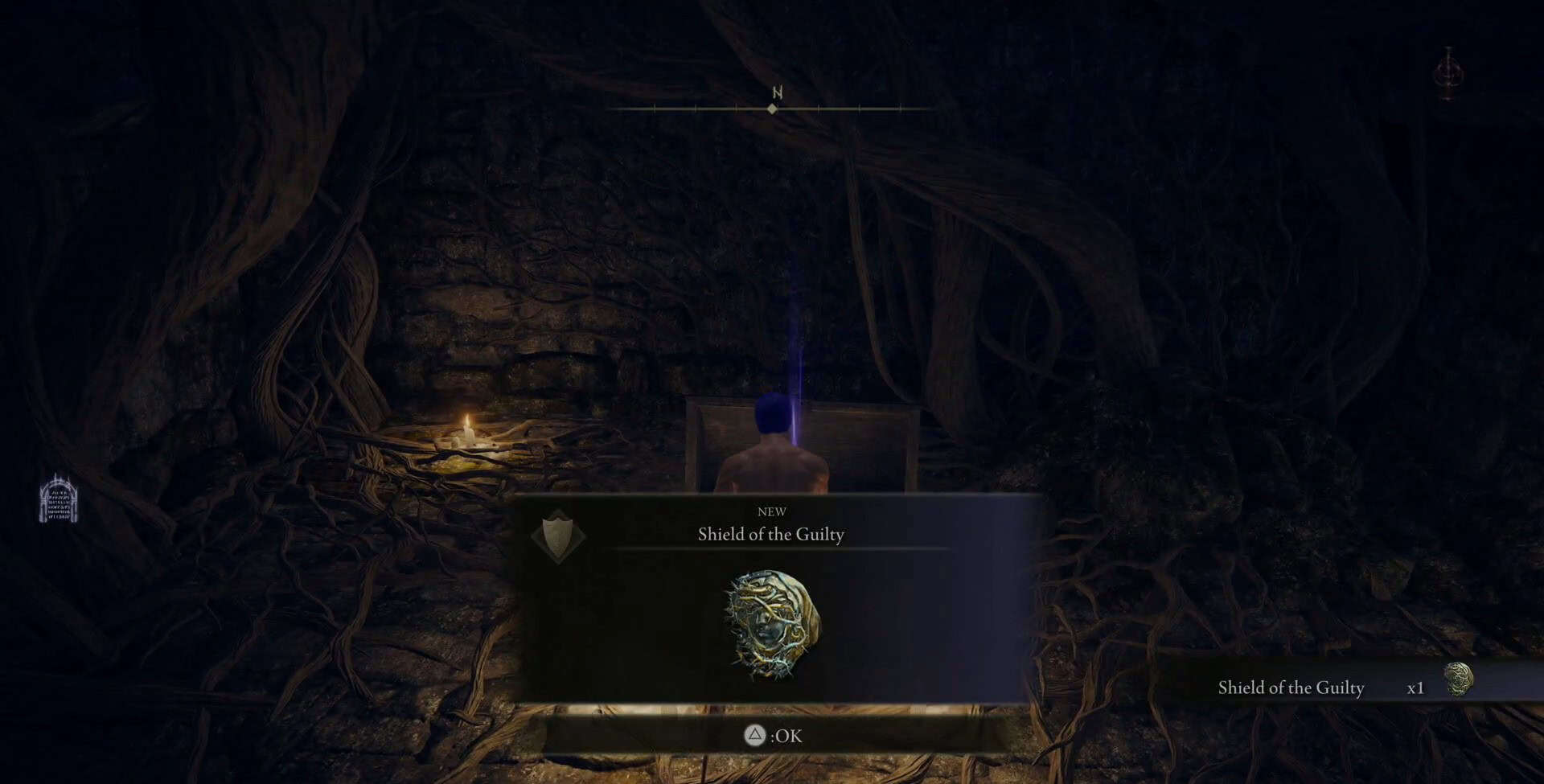Select the Shield of the Guilty item image
The height and width of the screenshot is (784, 1544).
click(x=772, y=625)
